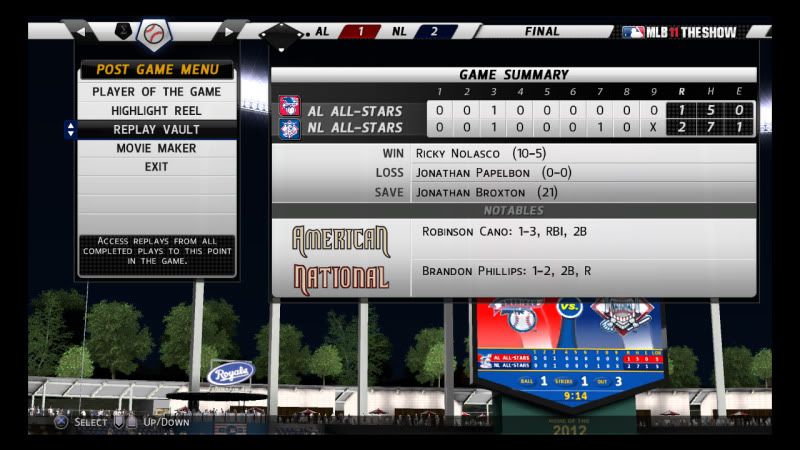
Task: Choose Replay Vault from the menu
Action: (x=156, y=130)
